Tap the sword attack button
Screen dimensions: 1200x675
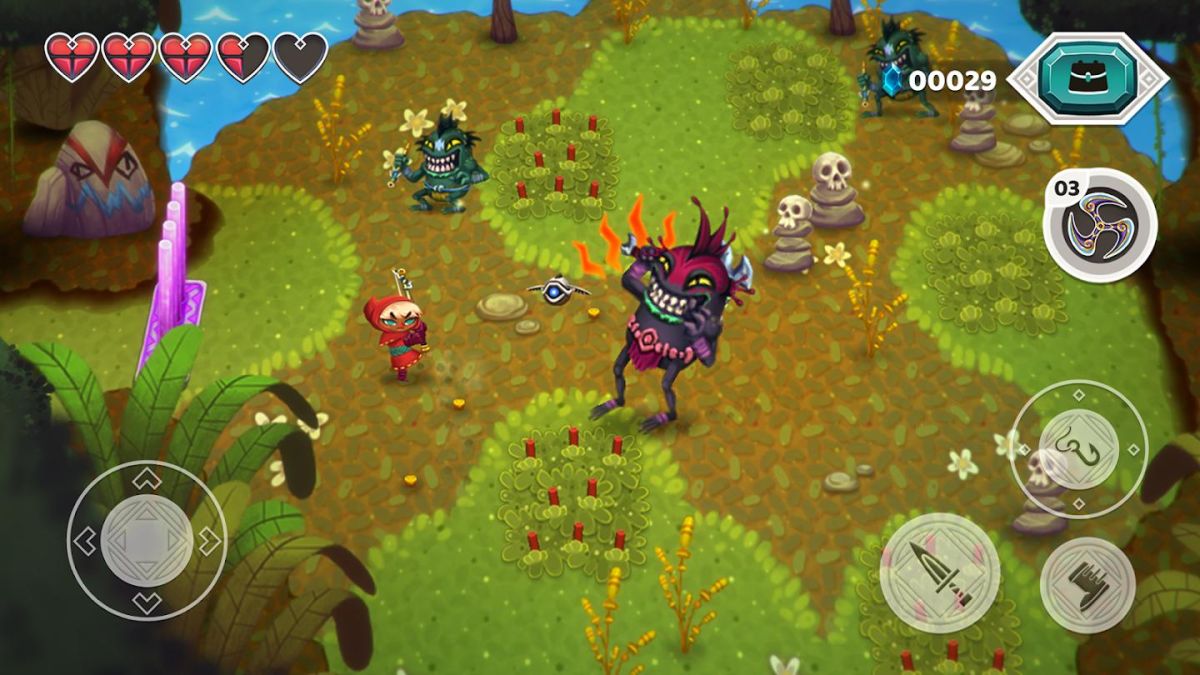pyautogui.click(x=939, y=572)
